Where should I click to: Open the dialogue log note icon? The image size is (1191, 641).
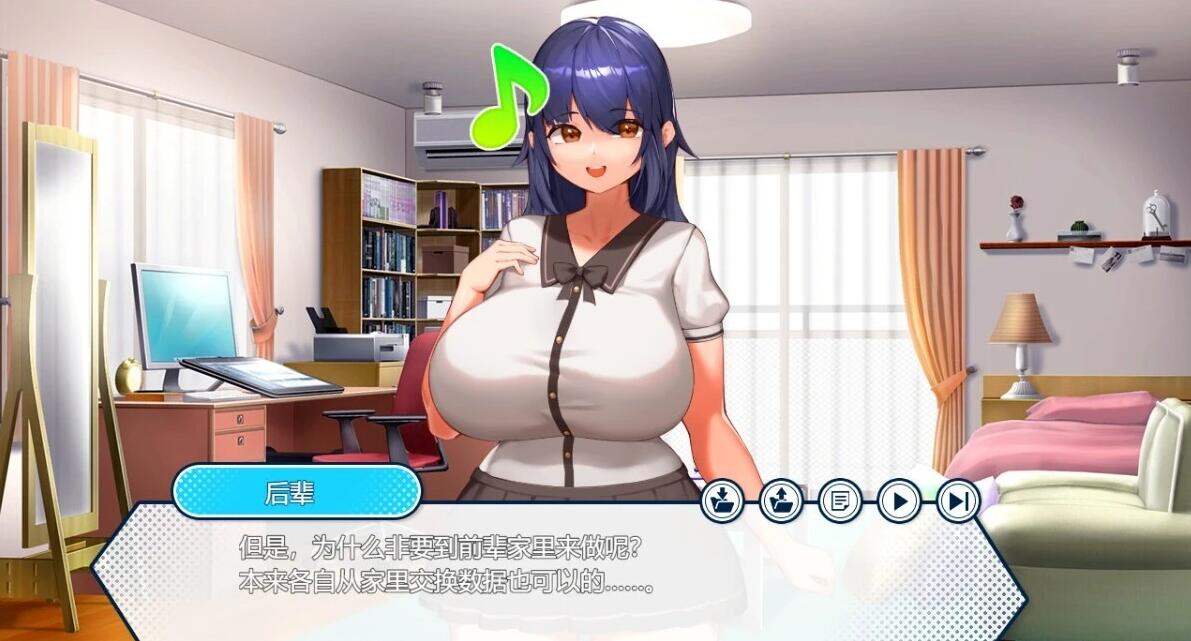pos(840,500)
